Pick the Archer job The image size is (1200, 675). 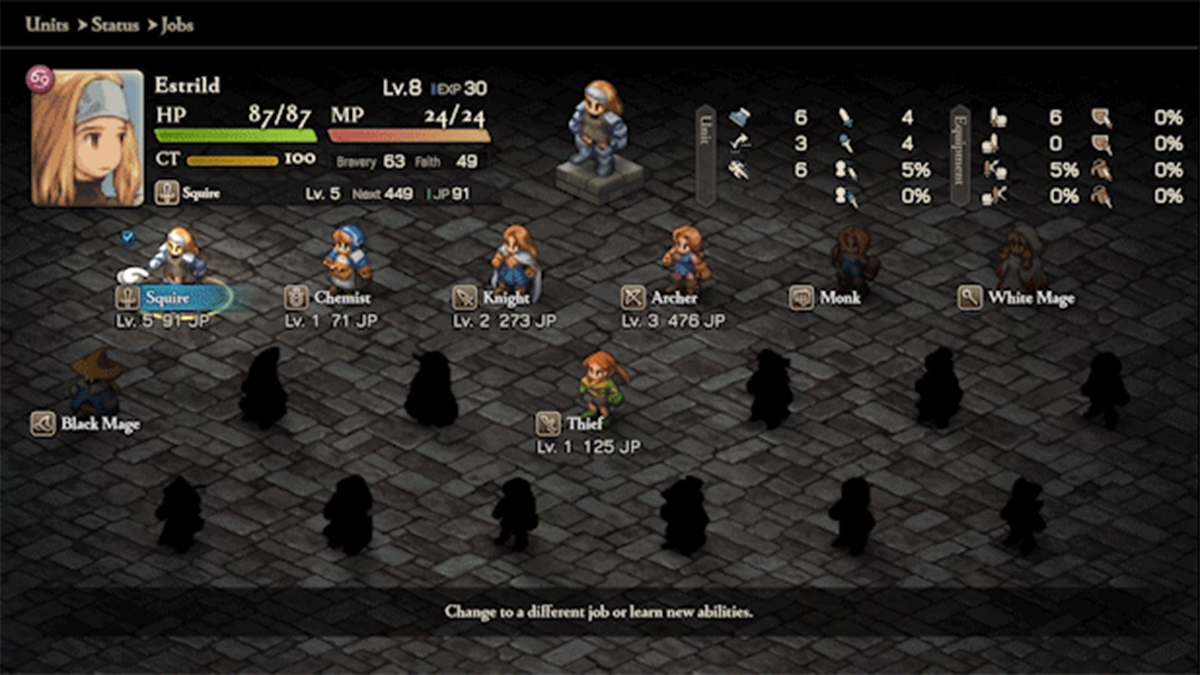coord(673,297)
